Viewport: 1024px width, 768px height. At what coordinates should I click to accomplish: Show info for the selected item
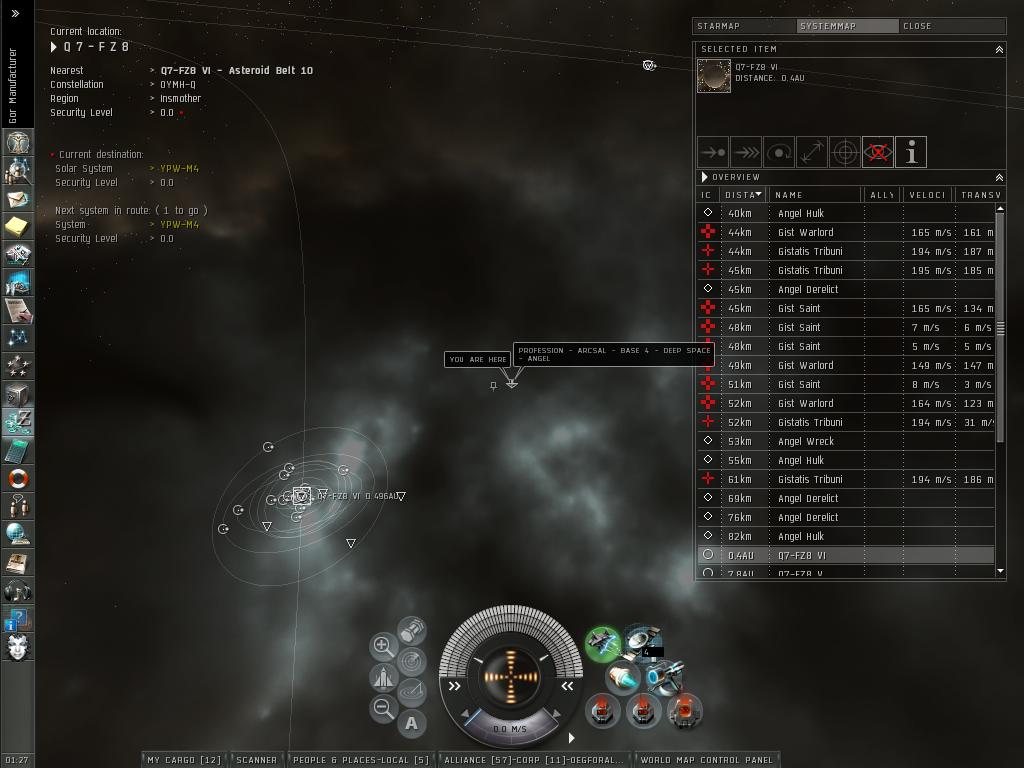pos(911,152)
